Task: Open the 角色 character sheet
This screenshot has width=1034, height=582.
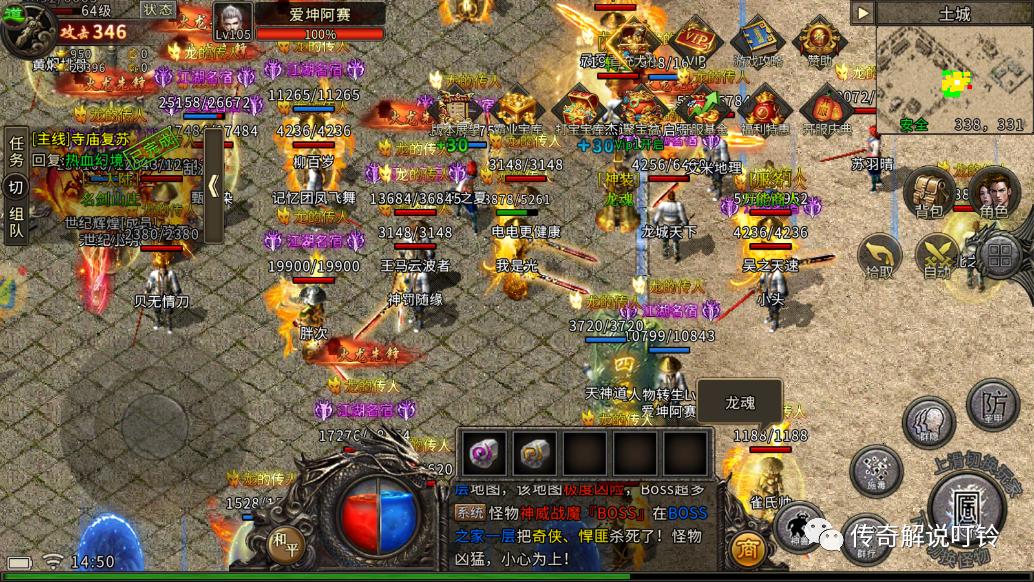Action: [992, 193]
